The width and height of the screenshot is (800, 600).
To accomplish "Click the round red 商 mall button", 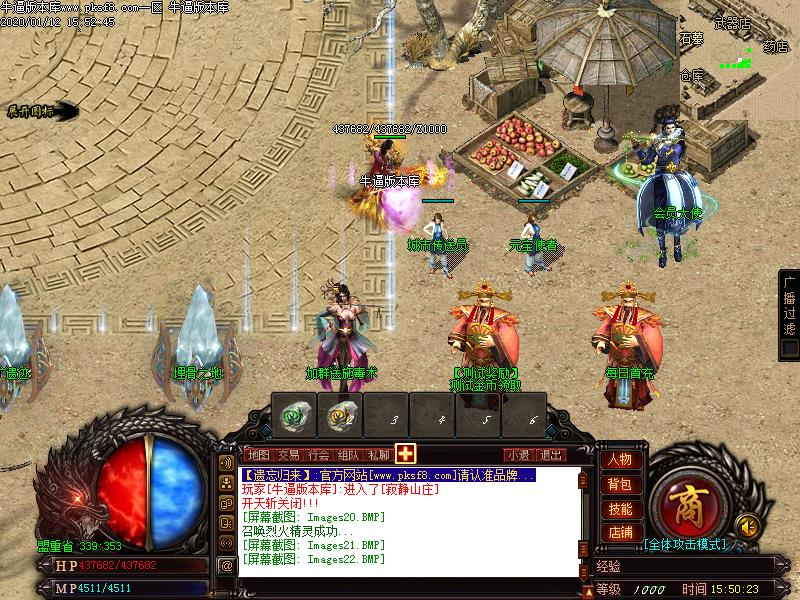I will 685,500.
